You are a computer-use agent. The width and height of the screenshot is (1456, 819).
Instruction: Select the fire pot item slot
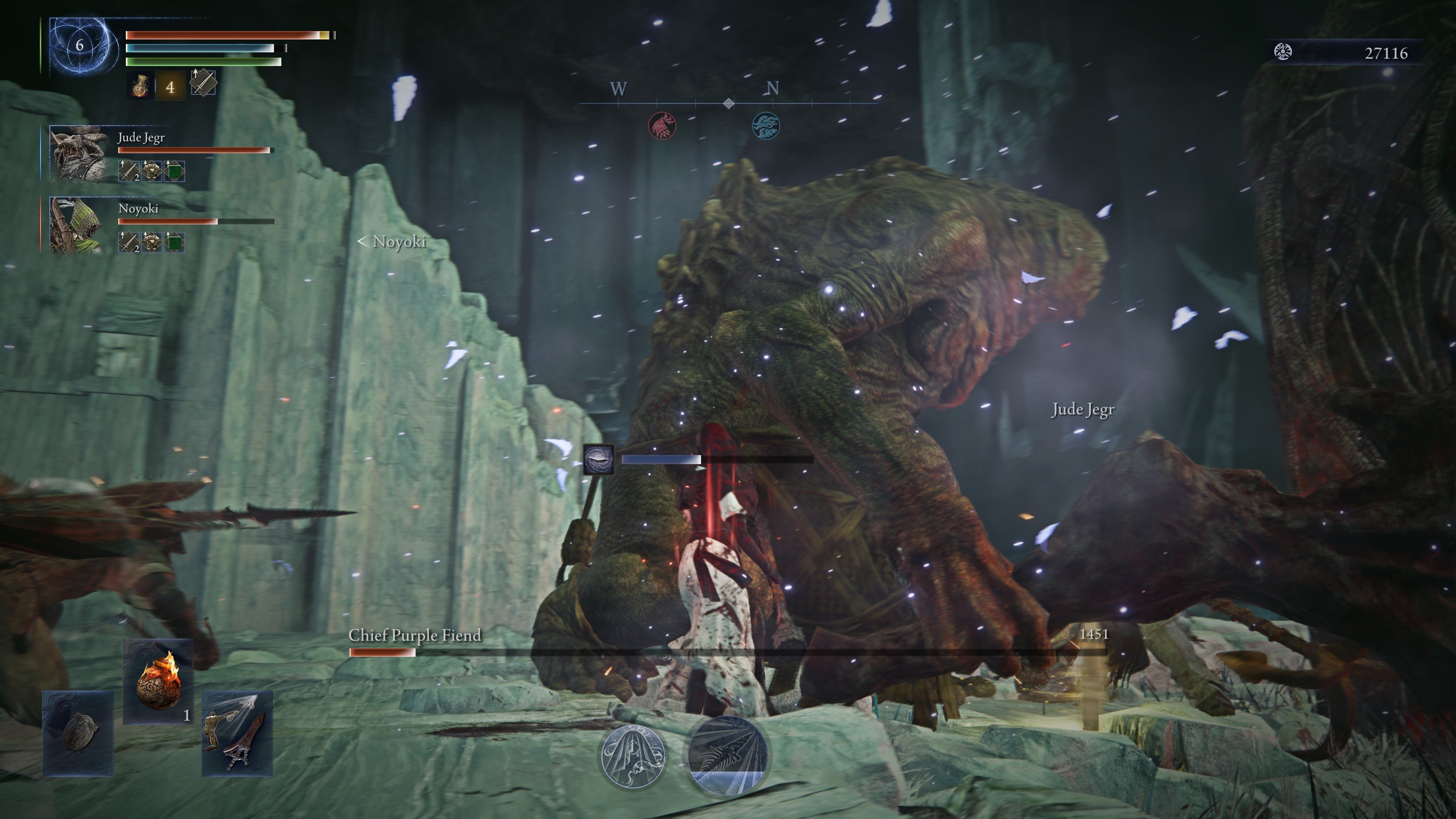pyautogui.click(x=158, y=682)
